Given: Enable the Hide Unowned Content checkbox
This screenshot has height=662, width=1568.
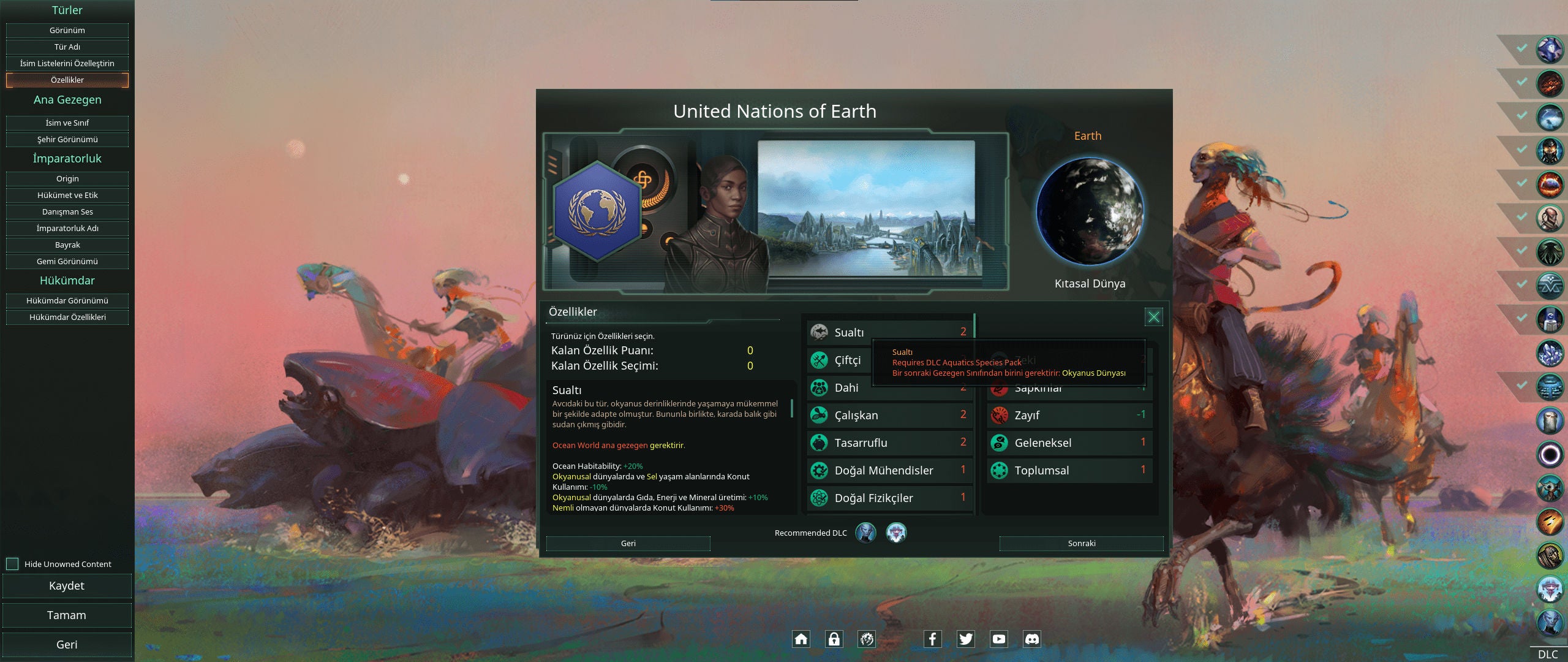Looking at the screenshot, I should point(13,564).
